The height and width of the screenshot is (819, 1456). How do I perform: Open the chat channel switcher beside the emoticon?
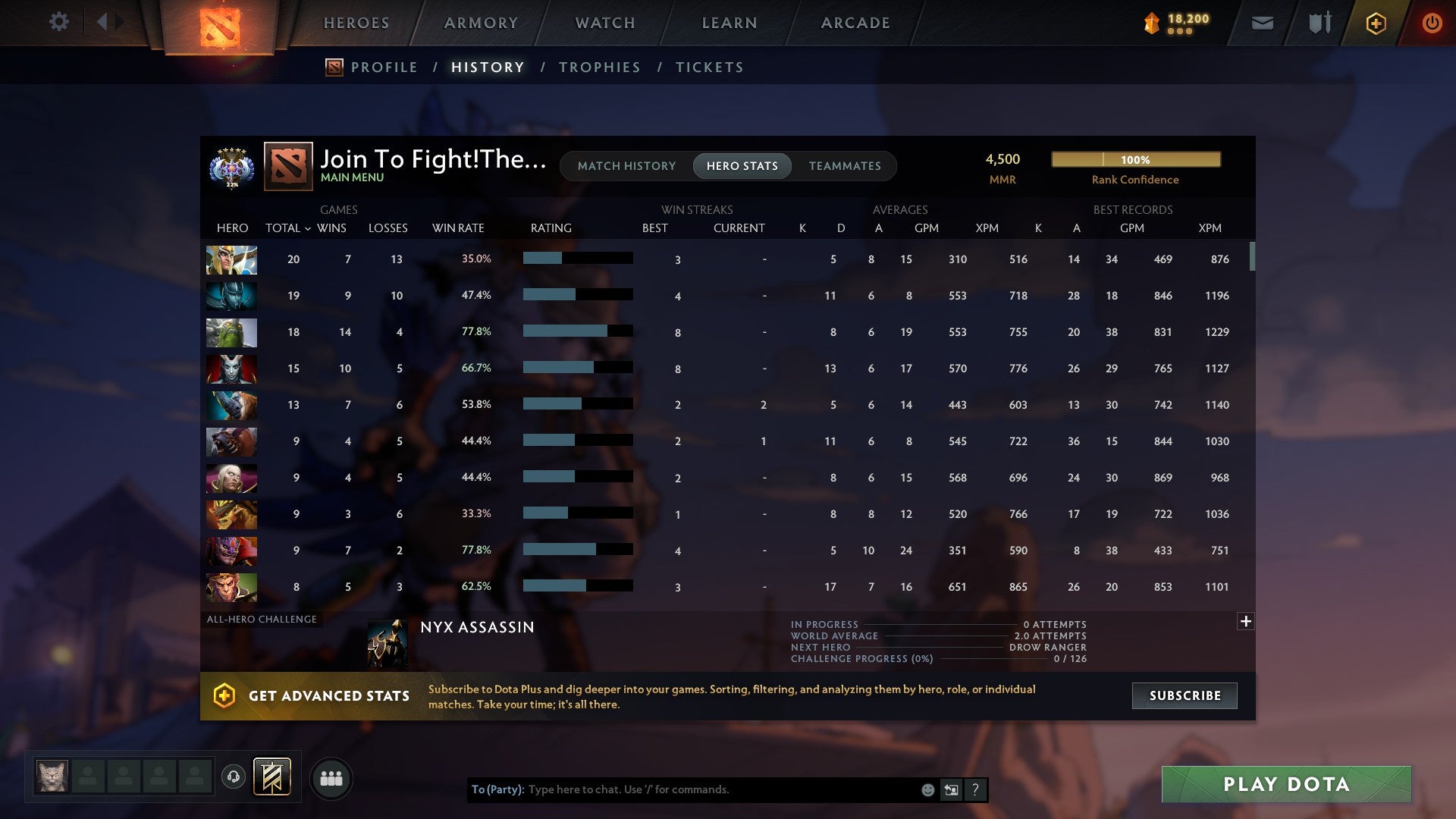click(x=951, y=789)
